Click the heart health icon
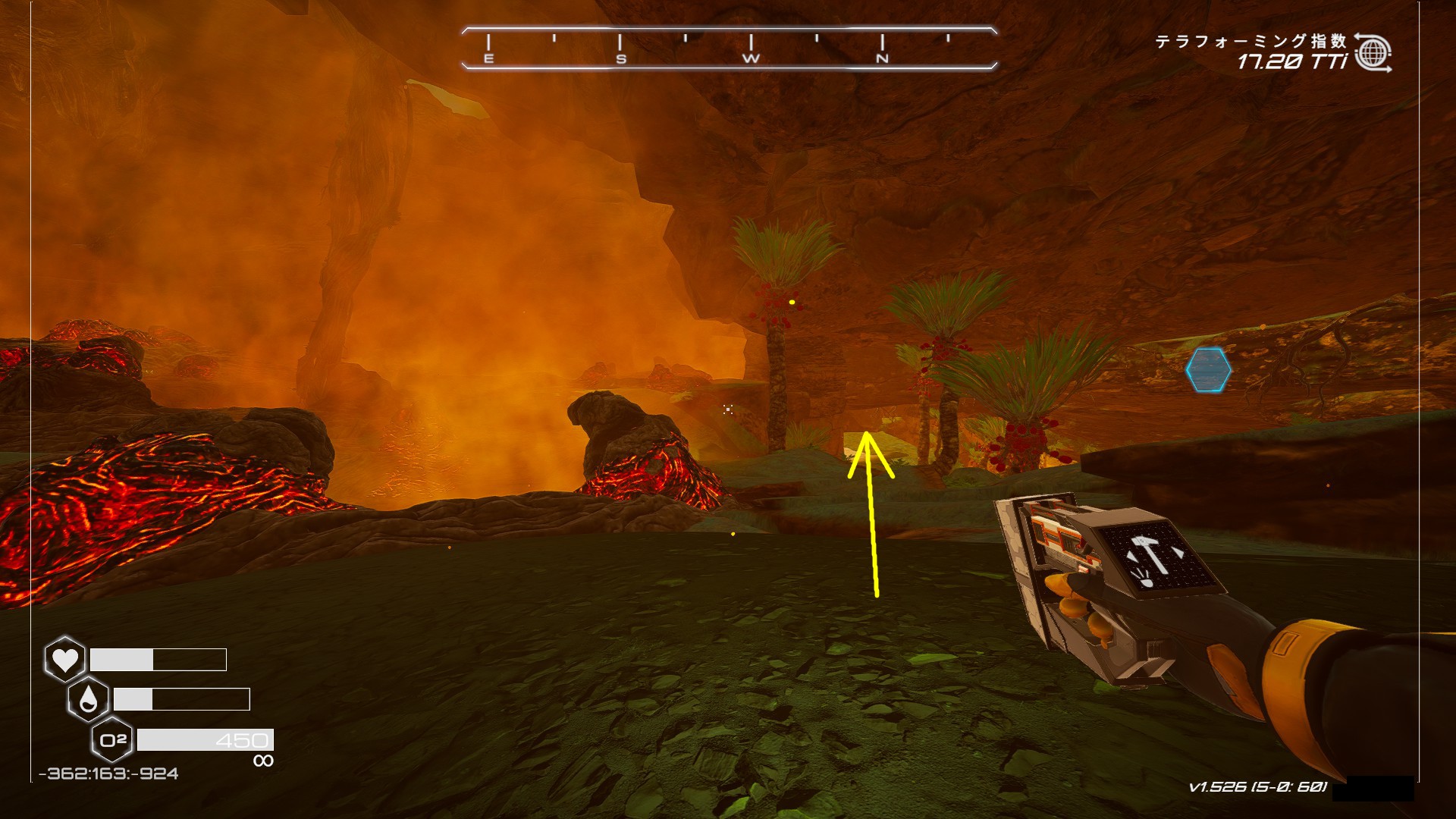 tap(65, 659)
